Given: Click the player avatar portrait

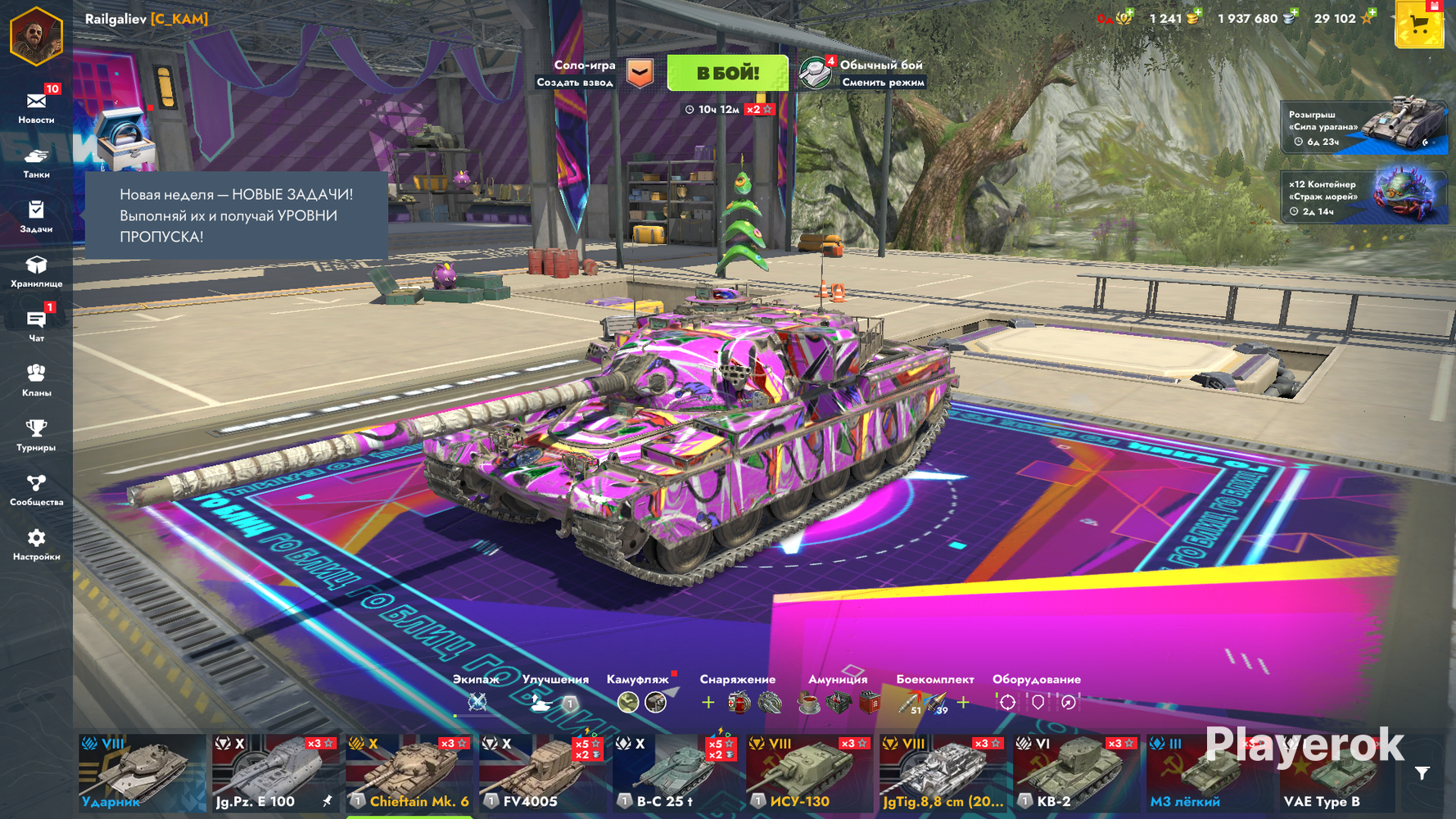Looking at the screenshot, I should pos(36,35).
